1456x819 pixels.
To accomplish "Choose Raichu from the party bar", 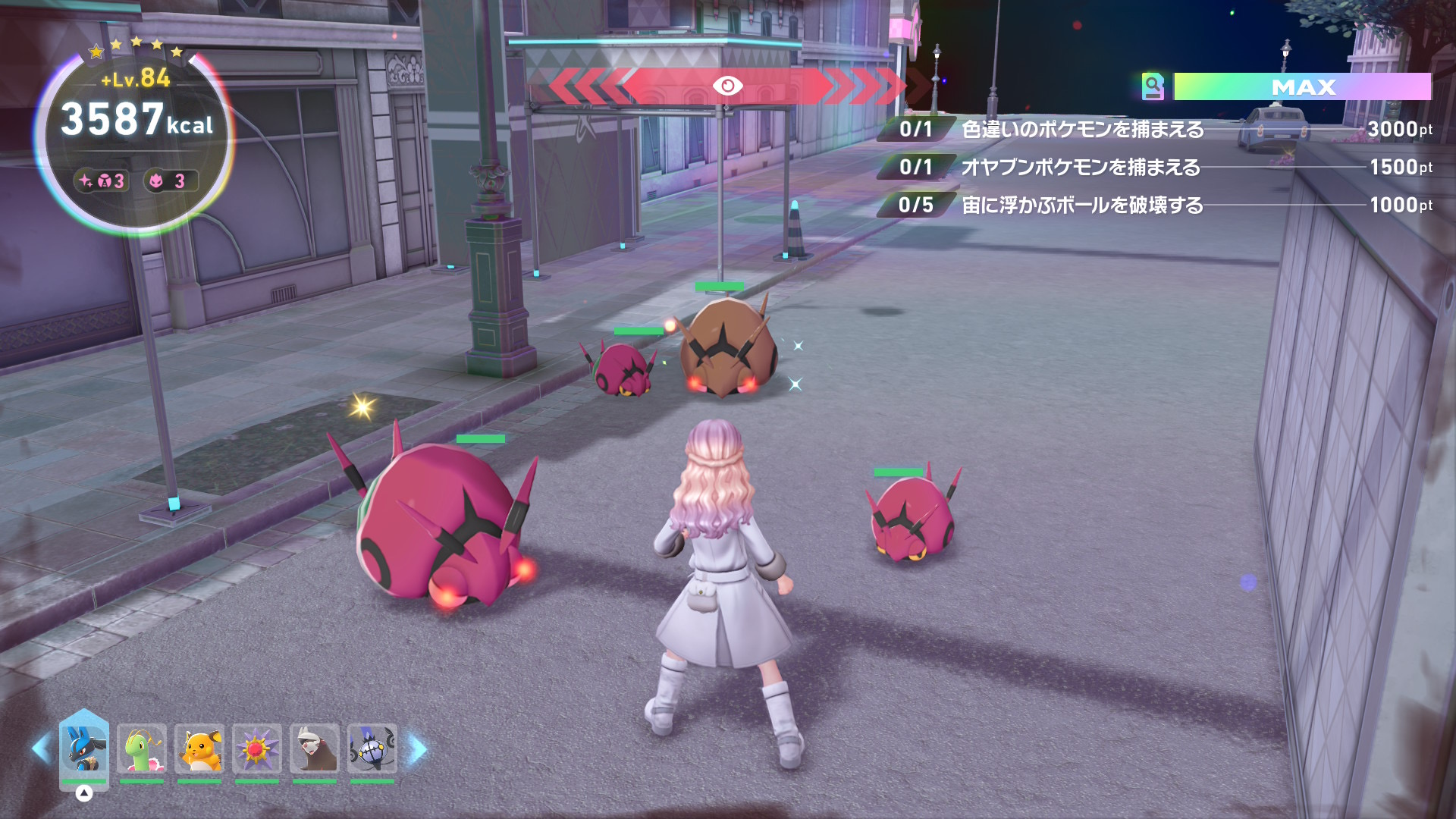I will tap(199, 748).
